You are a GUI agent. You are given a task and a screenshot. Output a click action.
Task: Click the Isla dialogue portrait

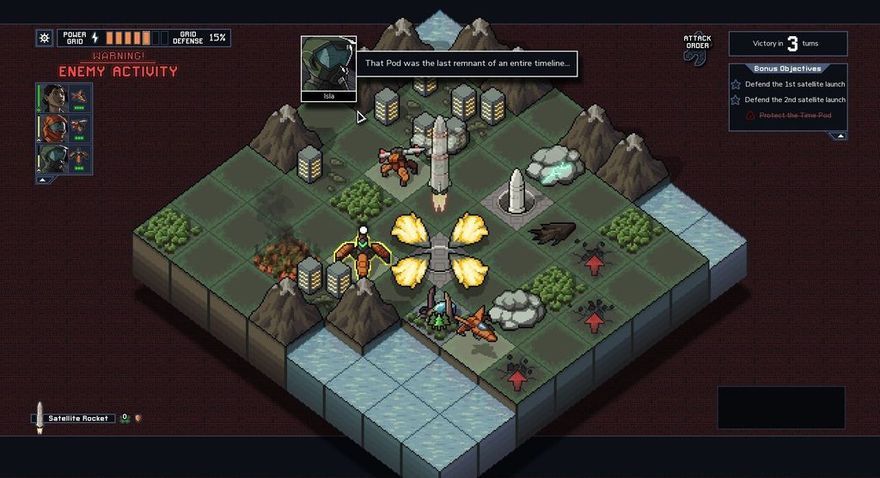coord(329,66)
